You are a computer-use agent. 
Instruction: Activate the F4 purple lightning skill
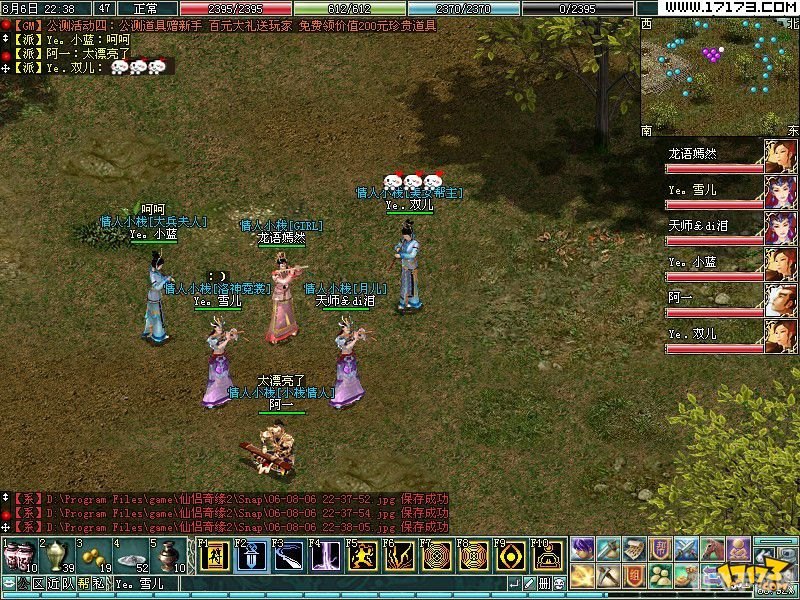[326, 556]
